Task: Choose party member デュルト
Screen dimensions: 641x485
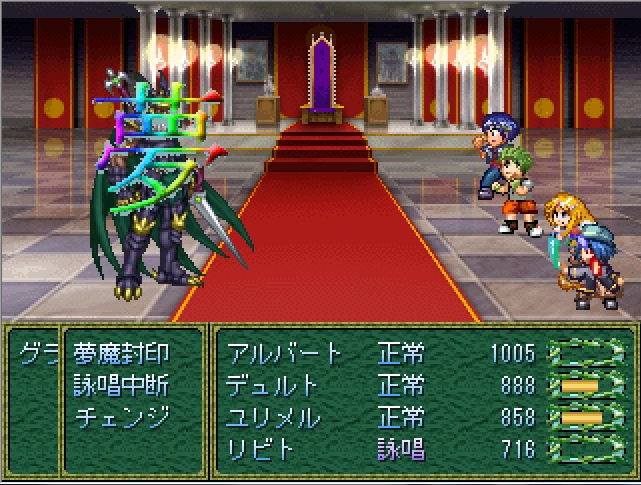Action: 271,385
